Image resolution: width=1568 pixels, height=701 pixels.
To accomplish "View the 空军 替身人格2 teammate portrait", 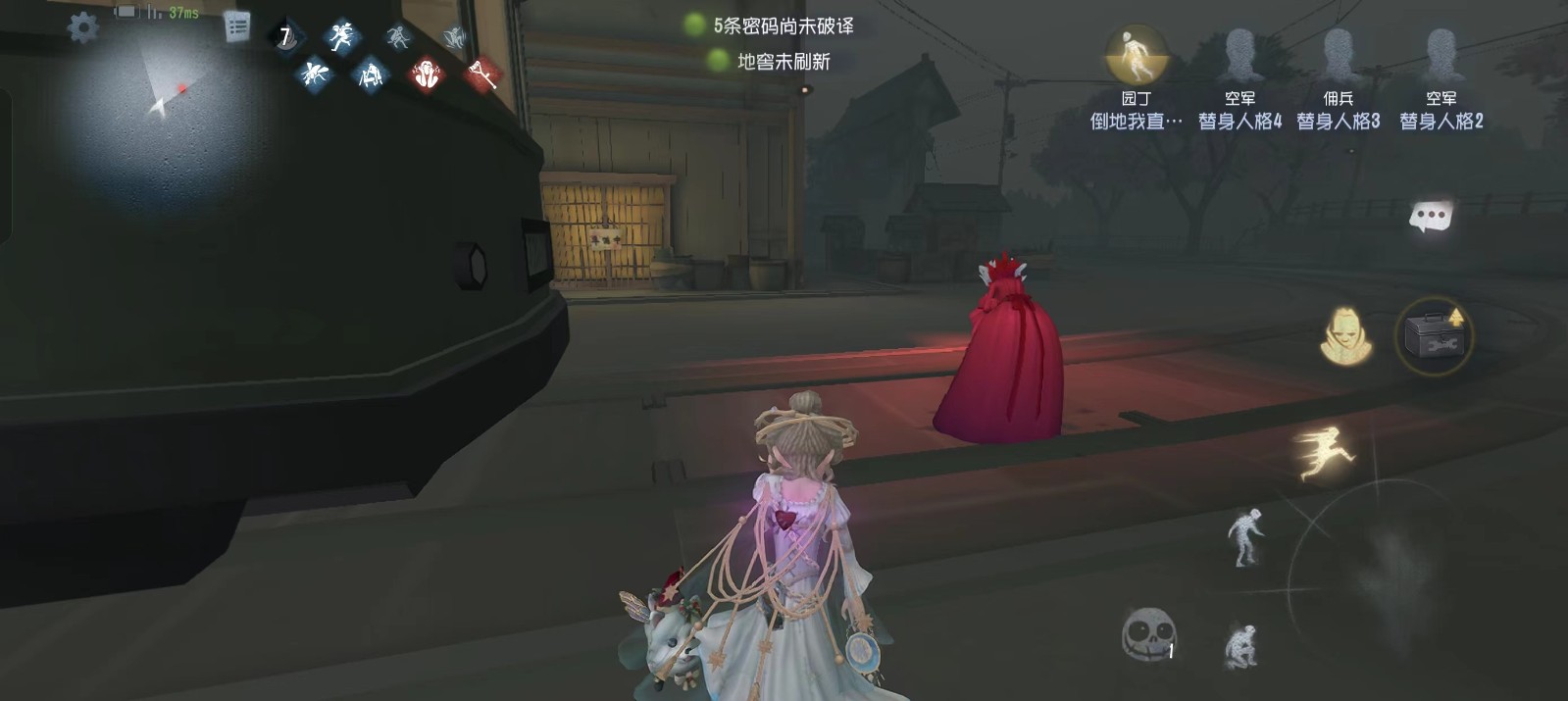I will (1441, 56).
